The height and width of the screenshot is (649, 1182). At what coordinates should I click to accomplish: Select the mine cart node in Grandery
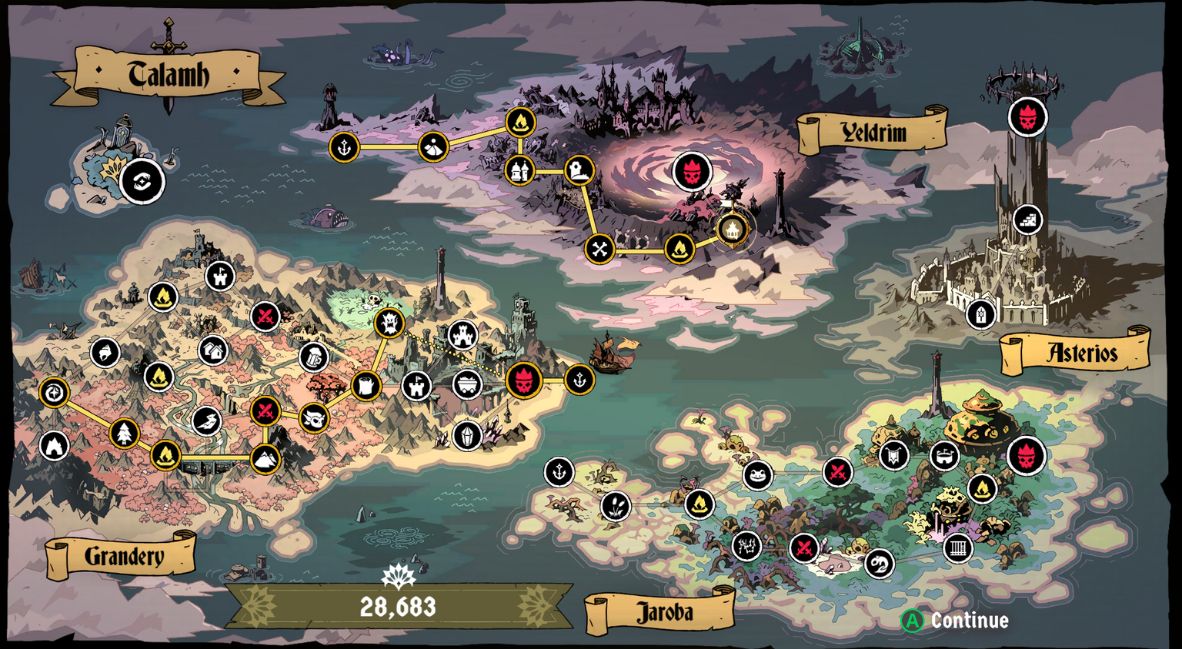[467, 384]
